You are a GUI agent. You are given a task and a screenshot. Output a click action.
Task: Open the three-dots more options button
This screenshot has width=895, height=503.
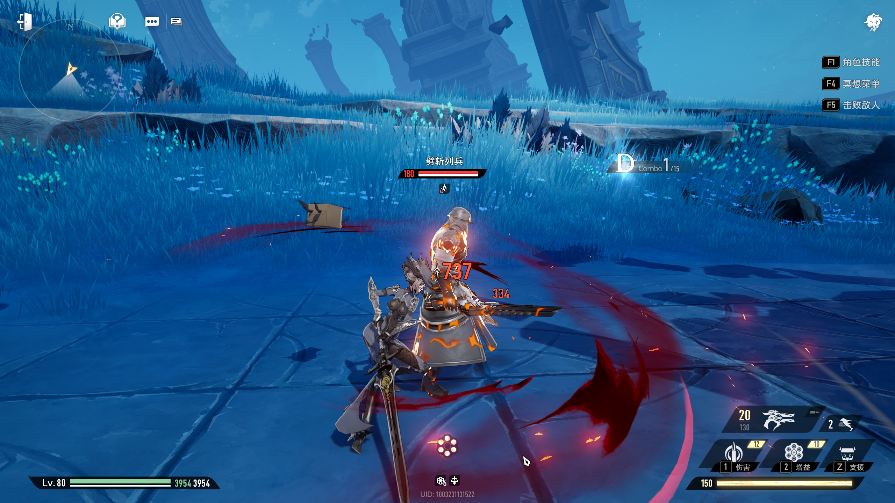(x=152, y=21)
